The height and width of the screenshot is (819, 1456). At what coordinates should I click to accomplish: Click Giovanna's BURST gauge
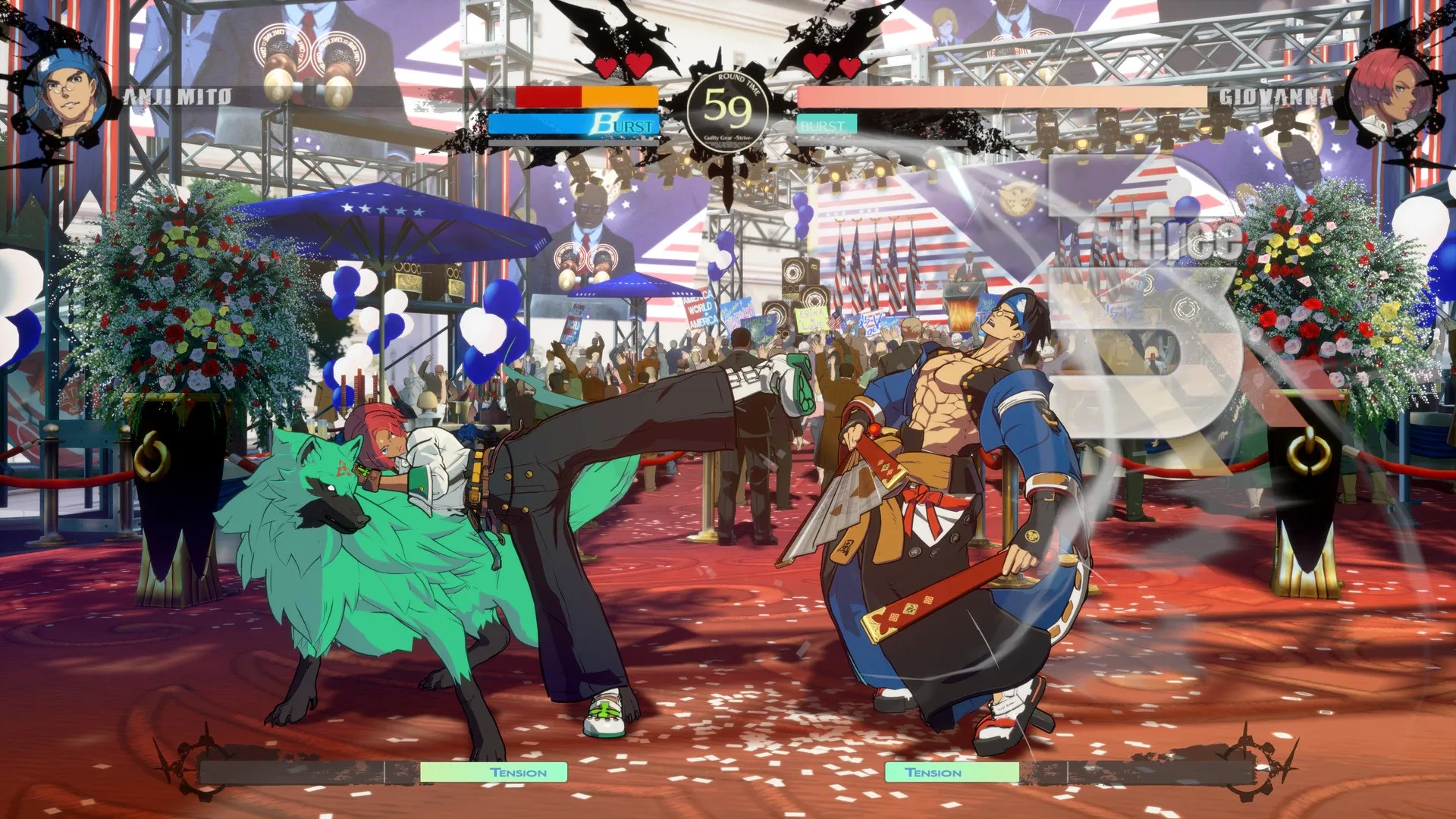coord(827,125)
